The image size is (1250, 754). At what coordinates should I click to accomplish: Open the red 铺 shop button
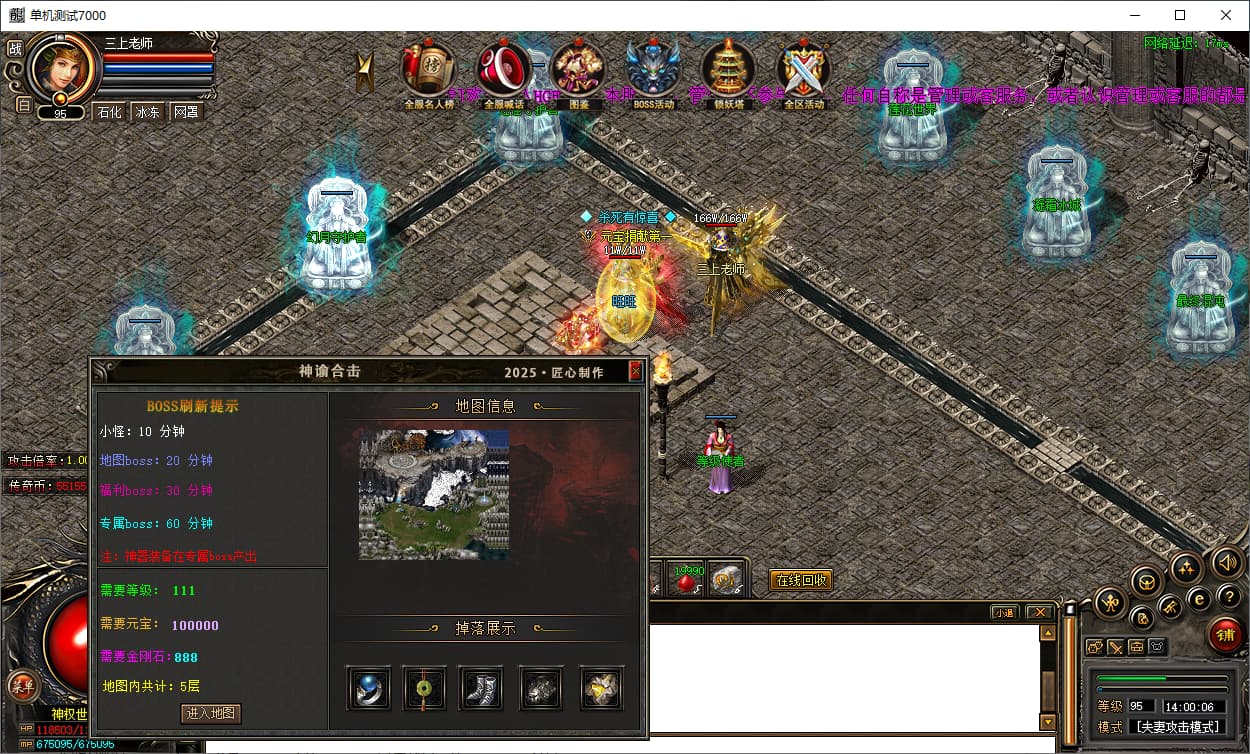pyautogui.click(x=1224, y=634)
